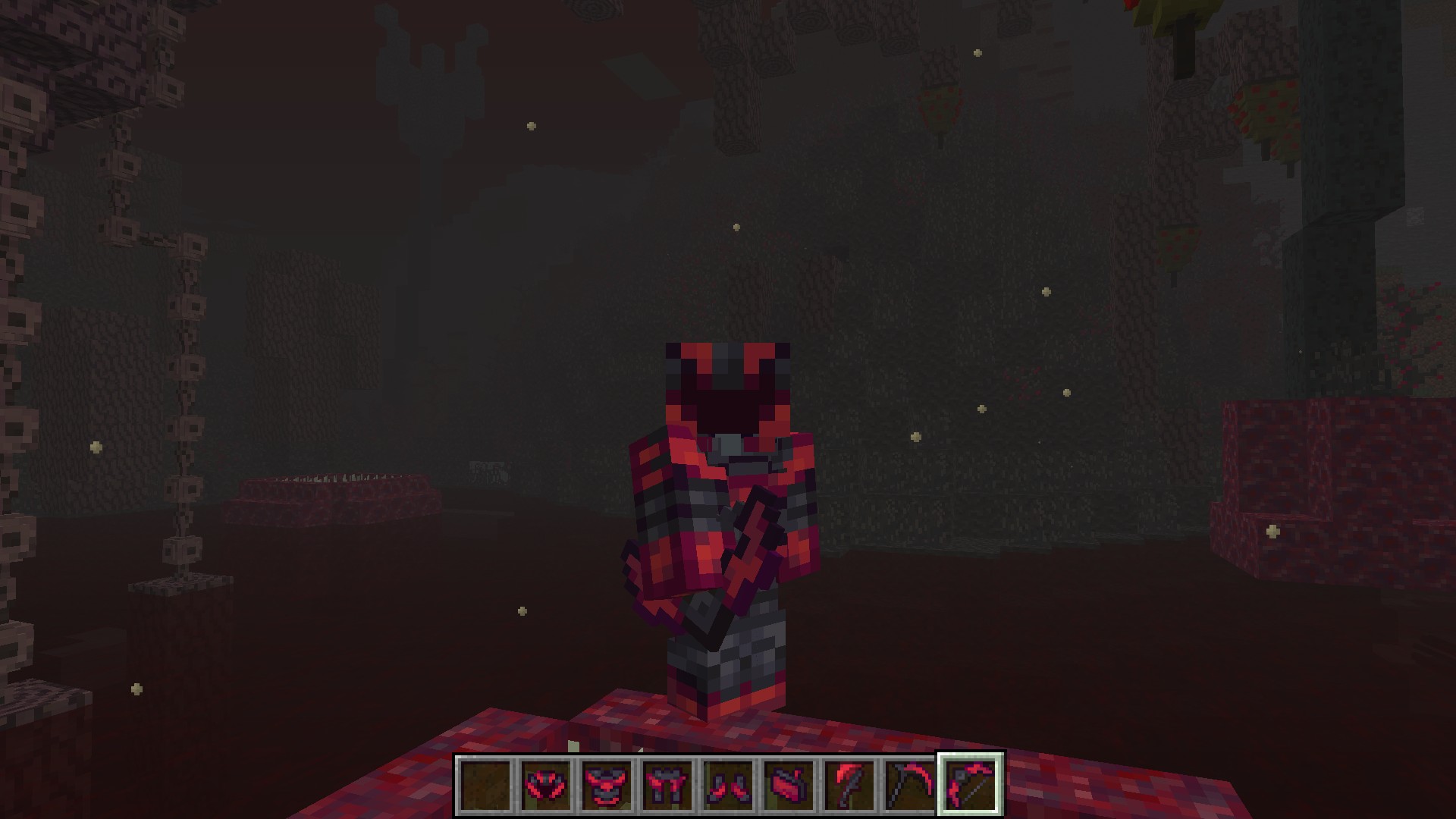Switch to the red sword slot

coord(850,785)
